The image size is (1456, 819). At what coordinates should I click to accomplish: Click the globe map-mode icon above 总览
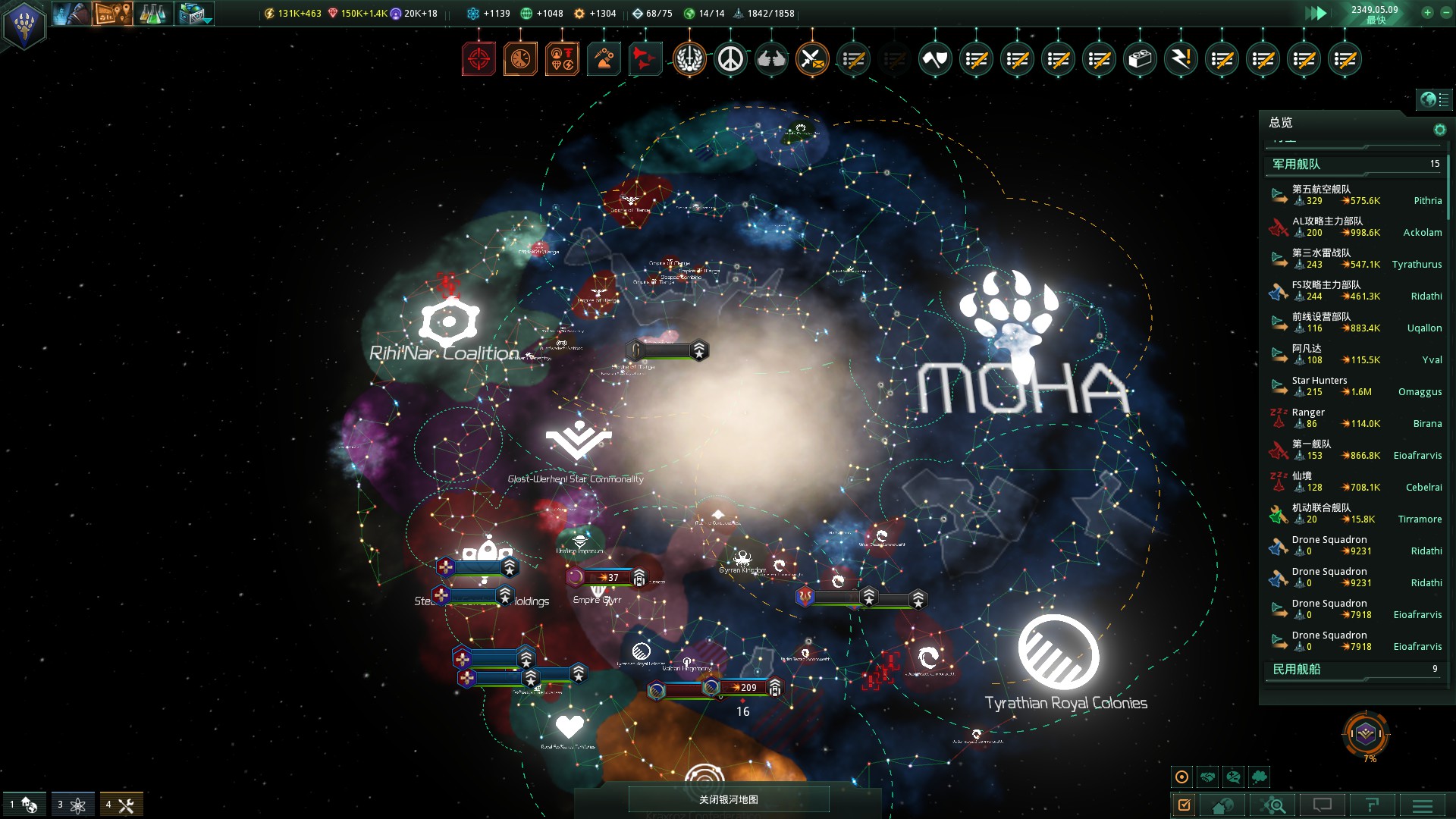(1428, 98)
